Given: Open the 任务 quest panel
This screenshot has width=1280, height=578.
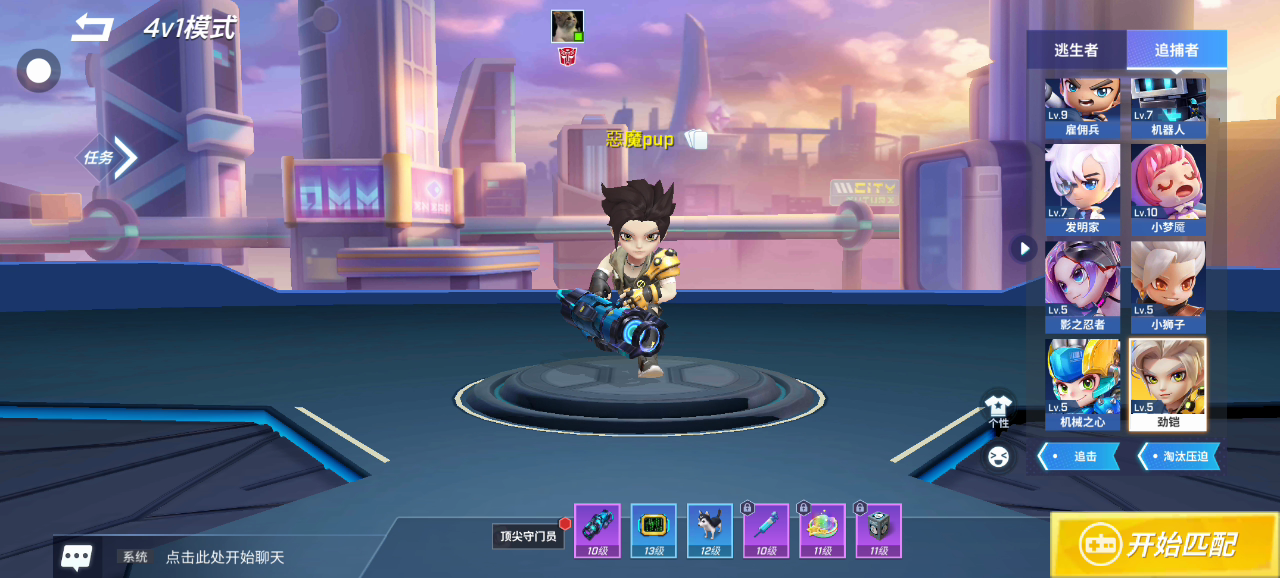Looking at the screenshot, I should coord(107,157).
